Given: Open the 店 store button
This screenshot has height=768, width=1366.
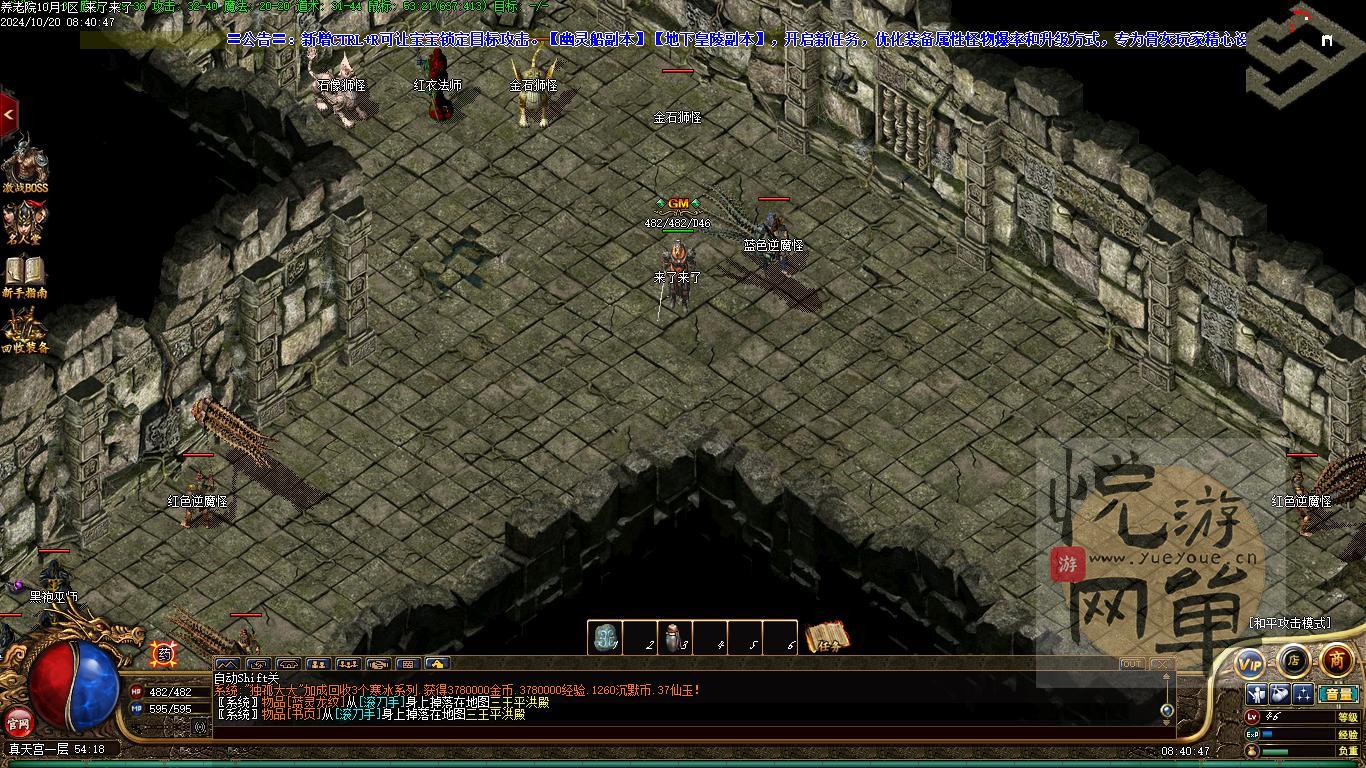Looking at the screenshot, I should tap(1293, 660).
